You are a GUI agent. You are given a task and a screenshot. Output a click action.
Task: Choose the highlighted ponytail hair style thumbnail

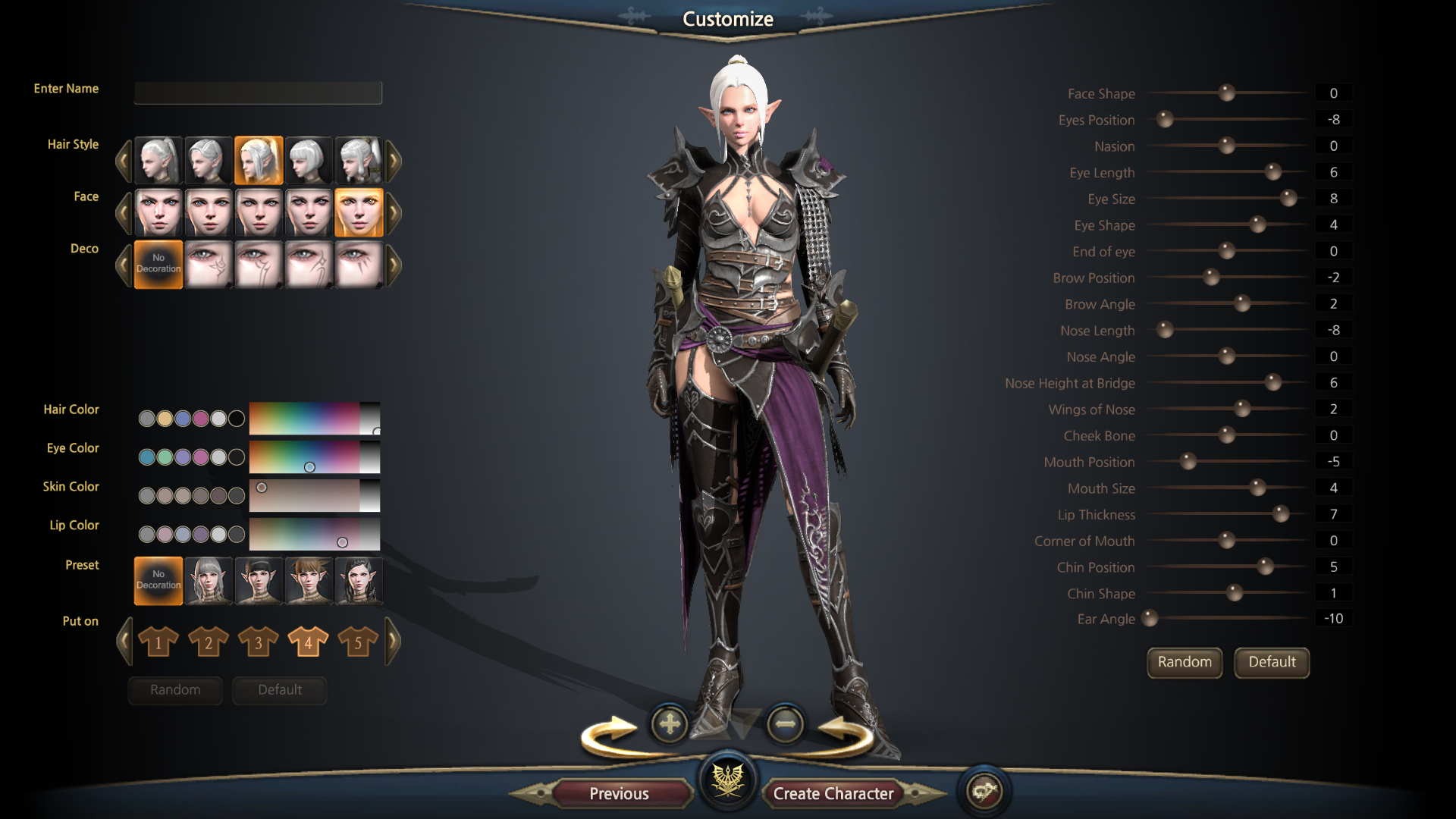[x=259, y=160]
